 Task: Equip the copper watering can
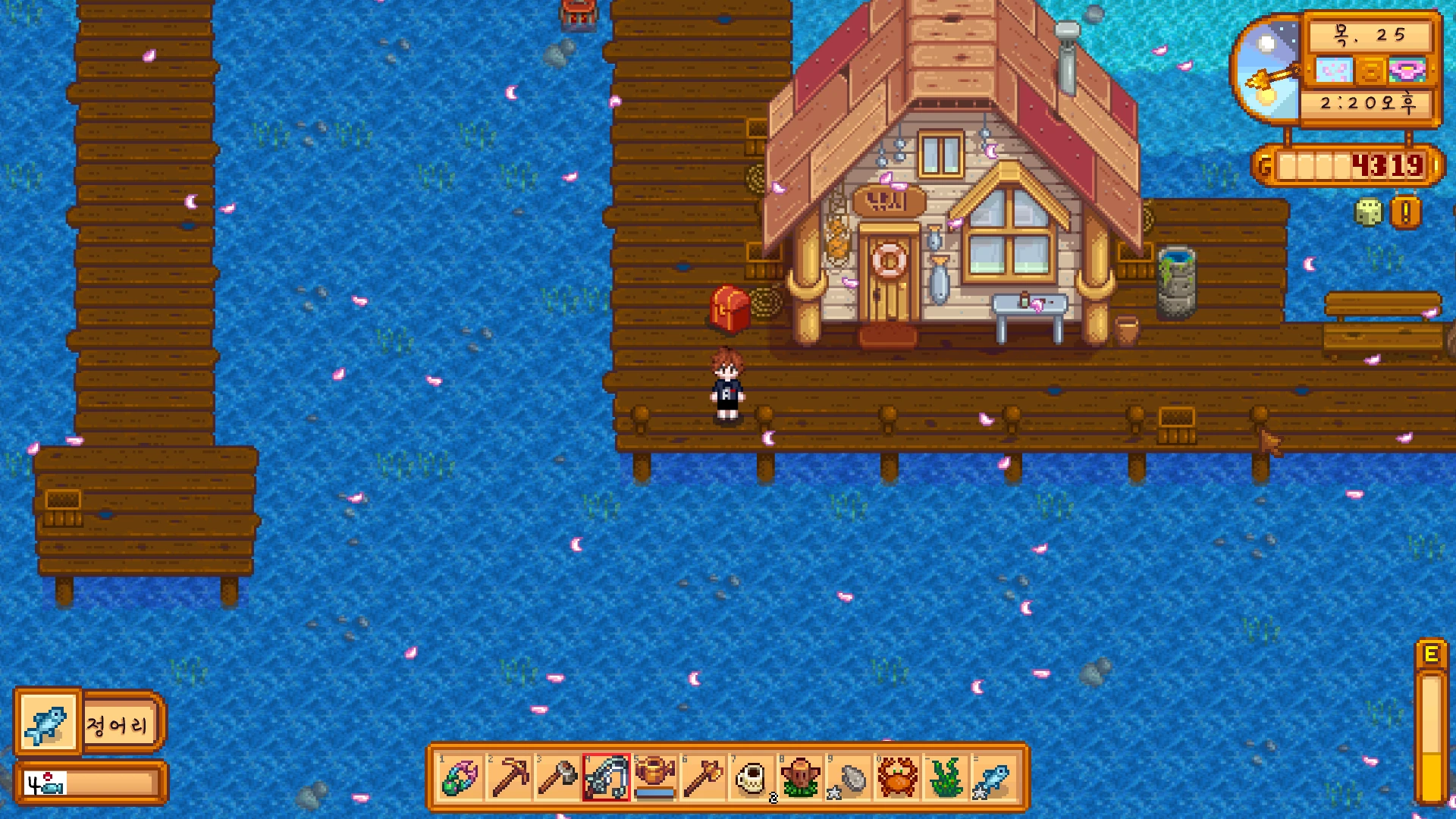(x=655, y=777)
